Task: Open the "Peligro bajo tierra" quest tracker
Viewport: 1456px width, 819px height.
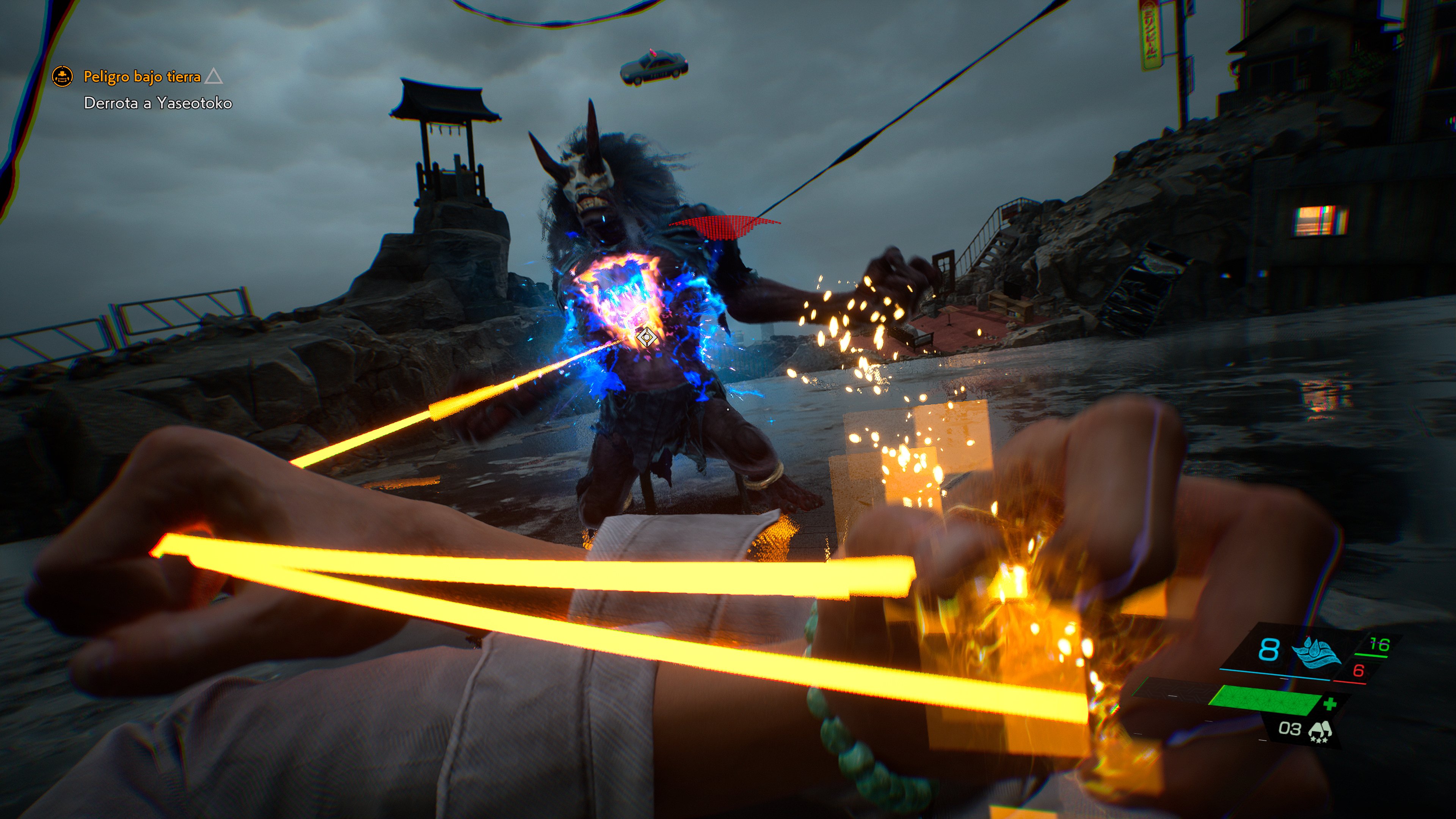Action: (142, 76)
